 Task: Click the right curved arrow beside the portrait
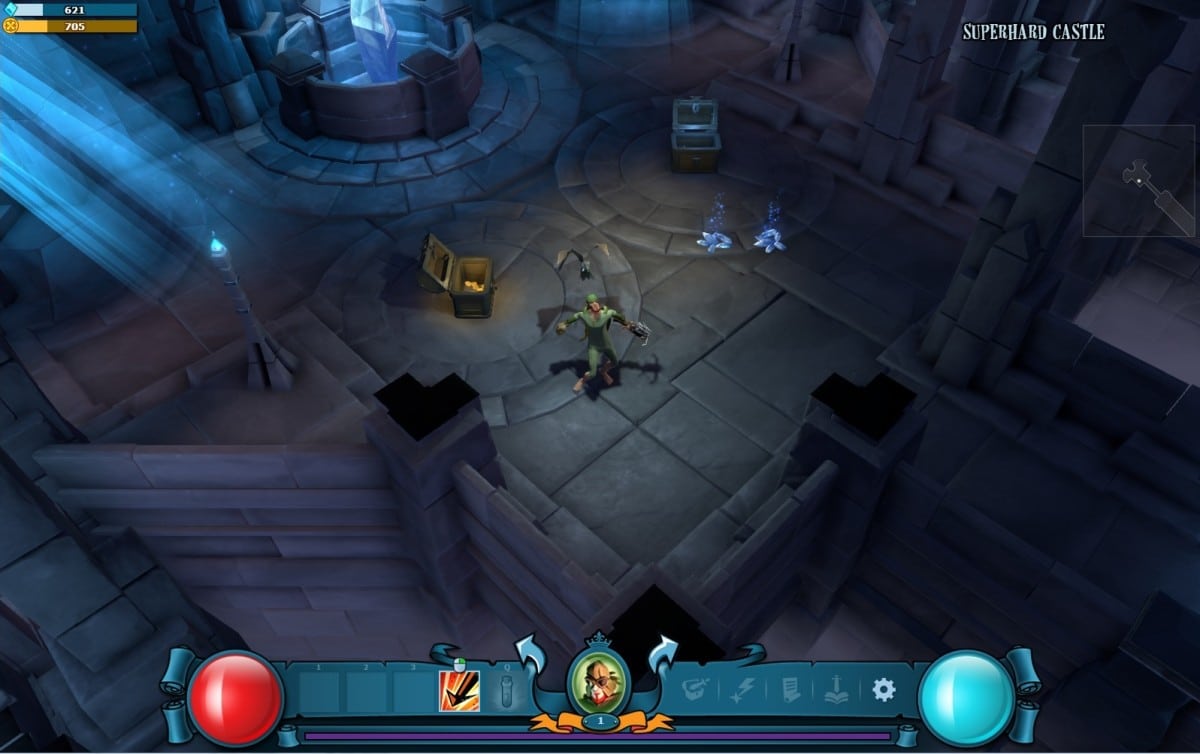click(x=665, y=654)
